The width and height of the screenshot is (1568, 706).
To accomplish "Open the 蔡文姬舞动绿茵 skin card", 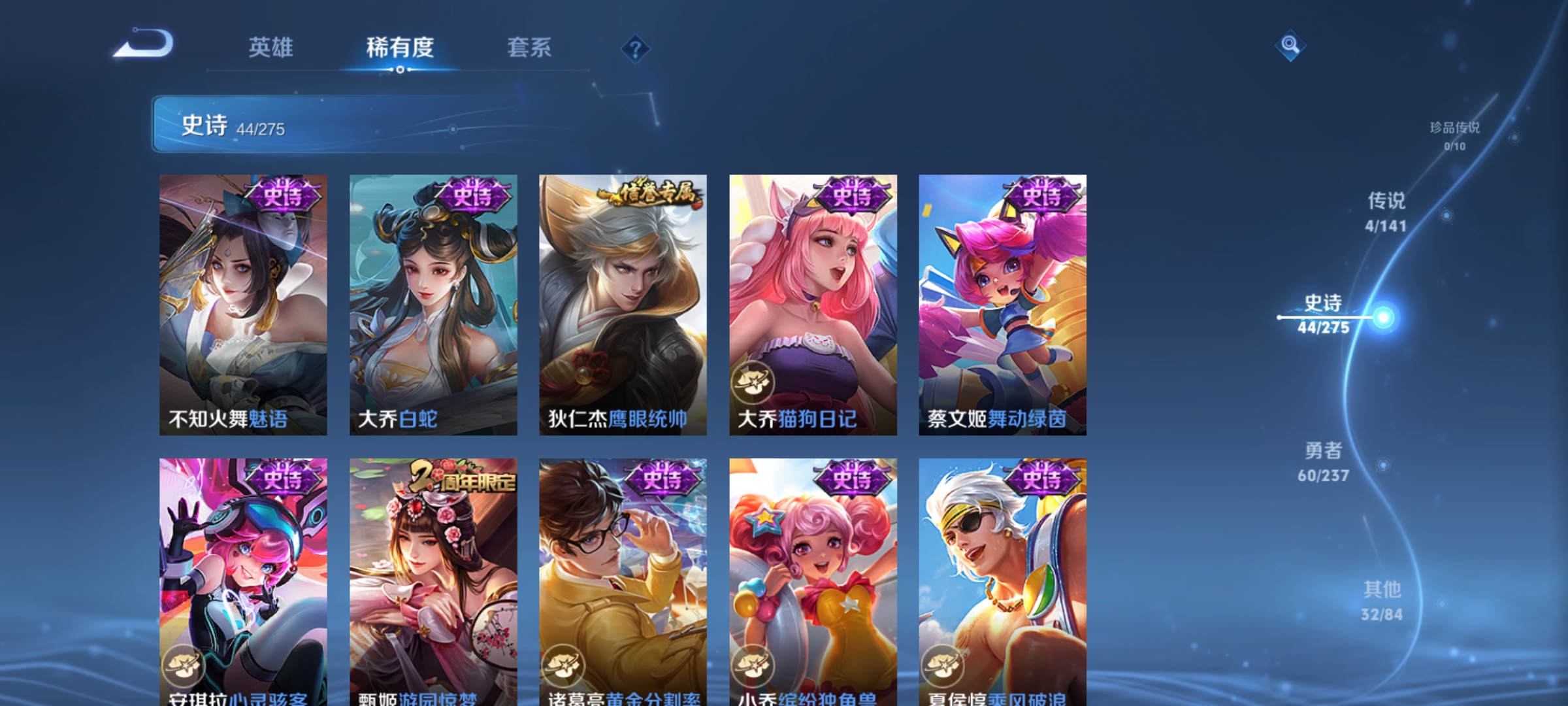I will [x=1002, y=307].
